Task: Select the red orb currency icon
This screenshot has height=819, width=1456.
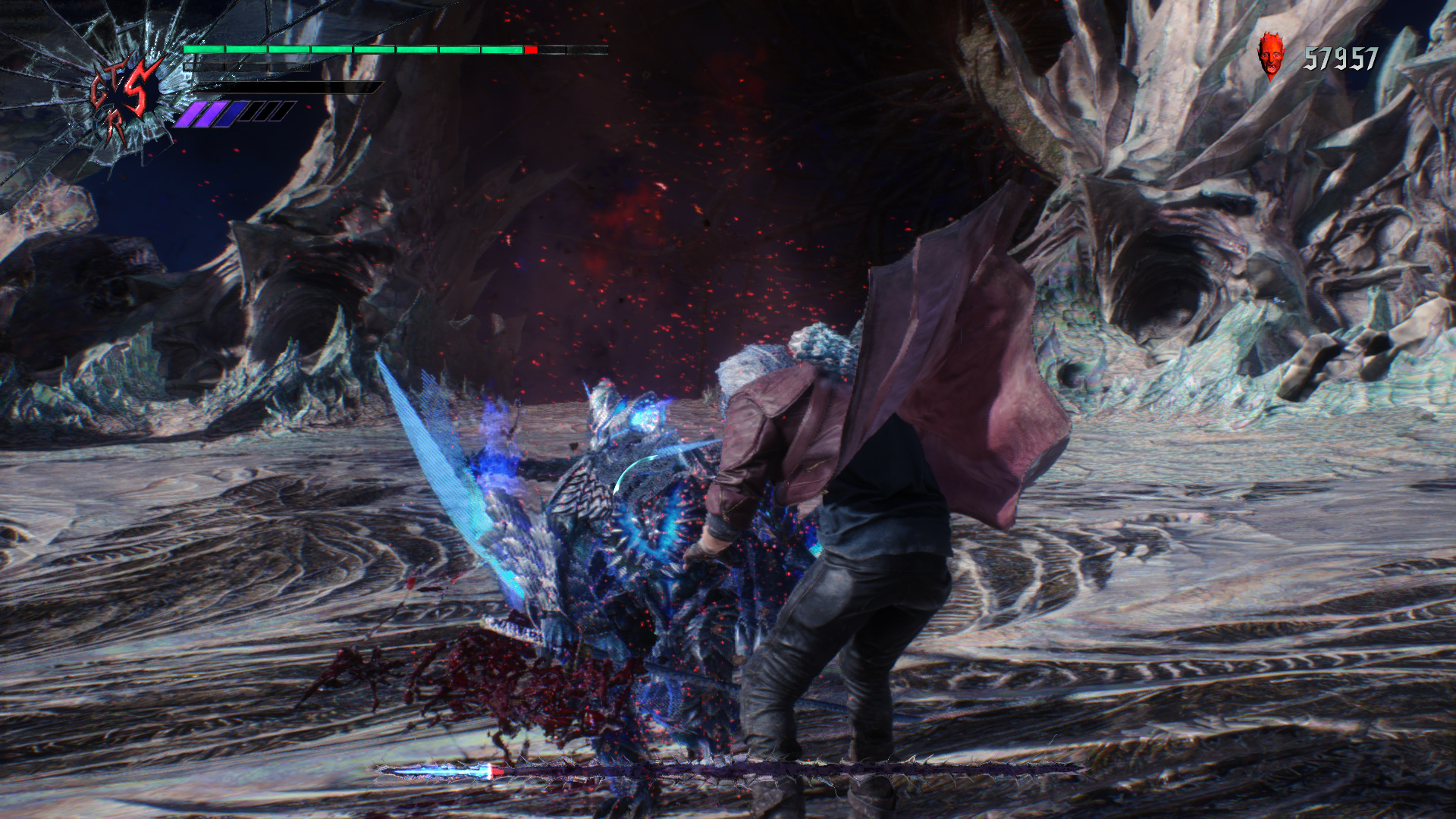Action: (1271, 55)
